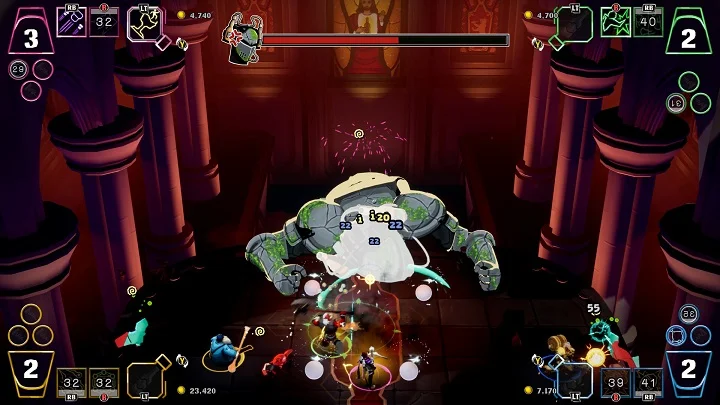
Task: Click the blue player's ability slot showing 41
Action: coord(647,383)
